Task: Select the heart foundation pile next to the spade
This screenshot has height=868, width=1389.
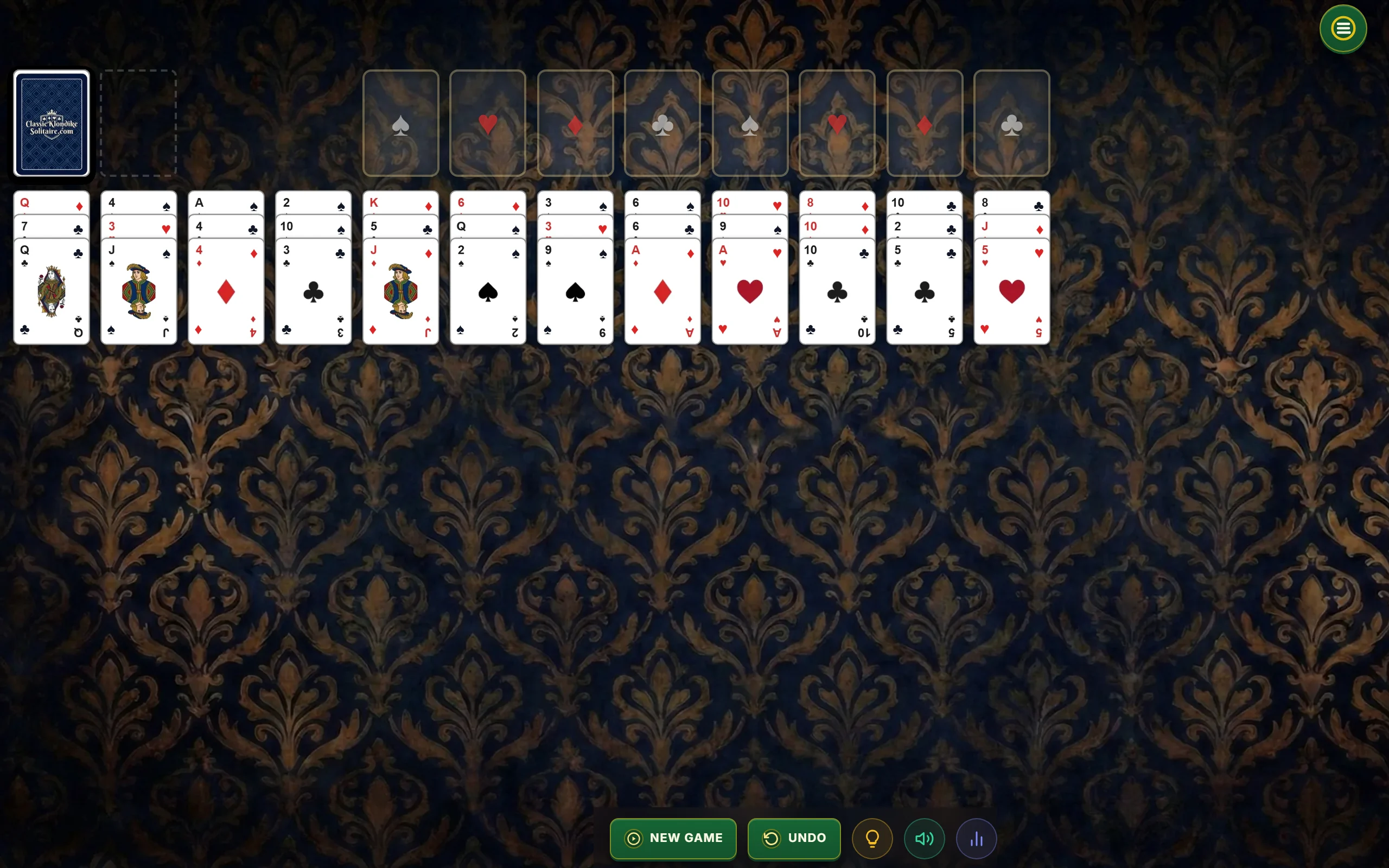Action: coord(487,124)
